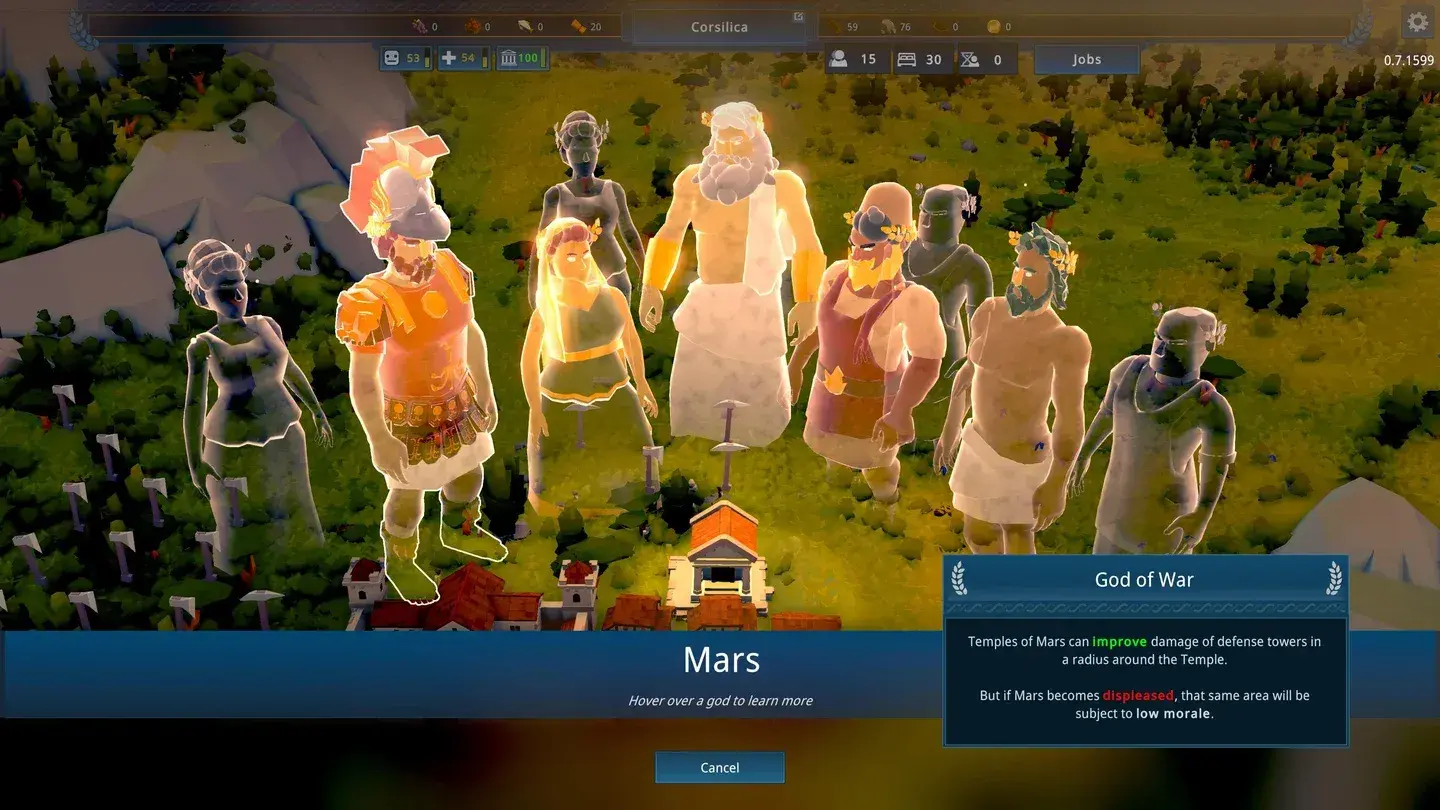This screenshot has width=1440, height=810.
Task: Open the Jobs panel
Action: click(1086, 59)
